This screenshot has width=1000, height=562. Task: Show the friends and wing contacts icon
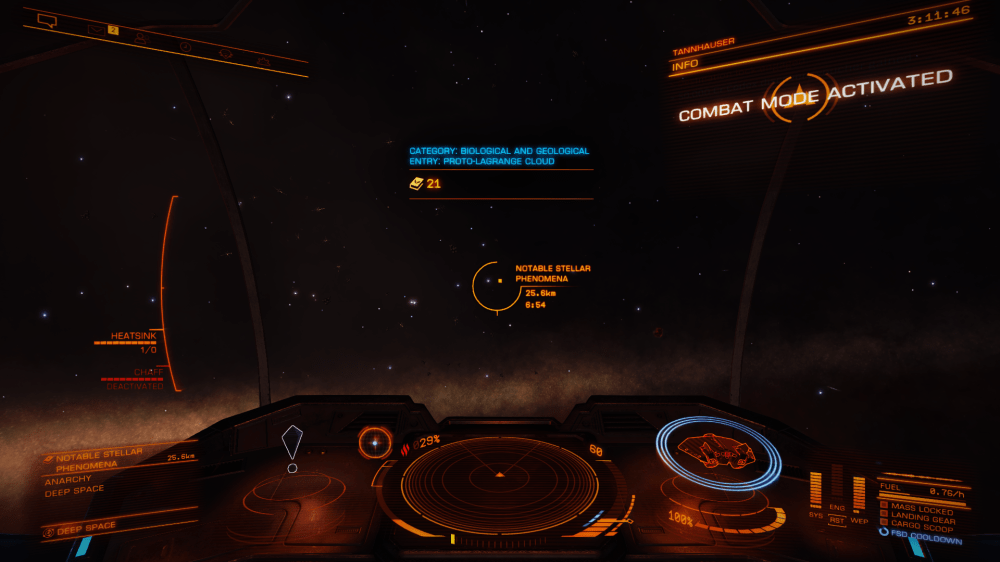[140, 37]
